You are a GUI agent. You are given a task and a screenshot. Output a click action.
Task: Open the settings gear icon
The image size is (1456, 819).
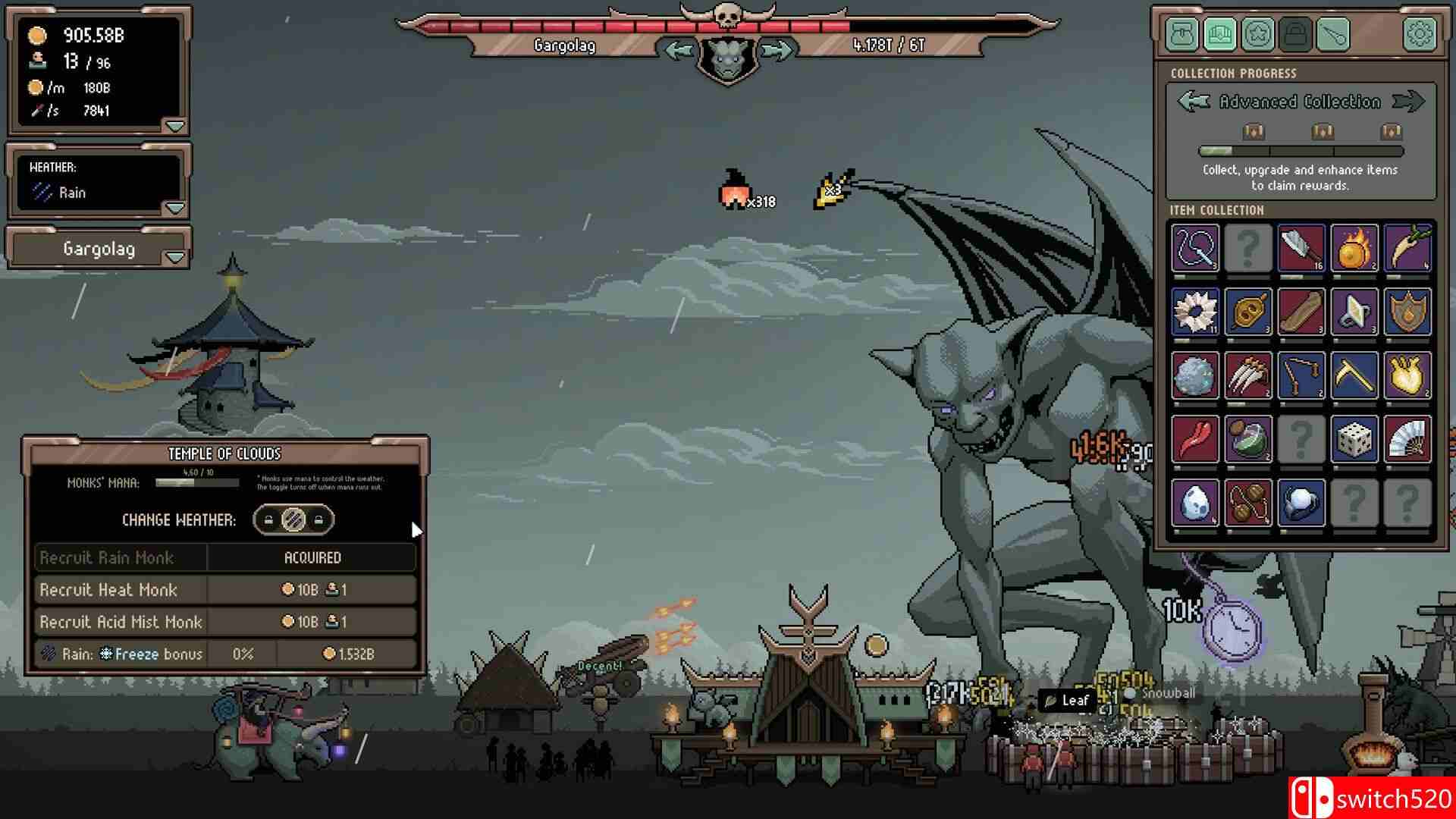click(x=1420, y=34)
